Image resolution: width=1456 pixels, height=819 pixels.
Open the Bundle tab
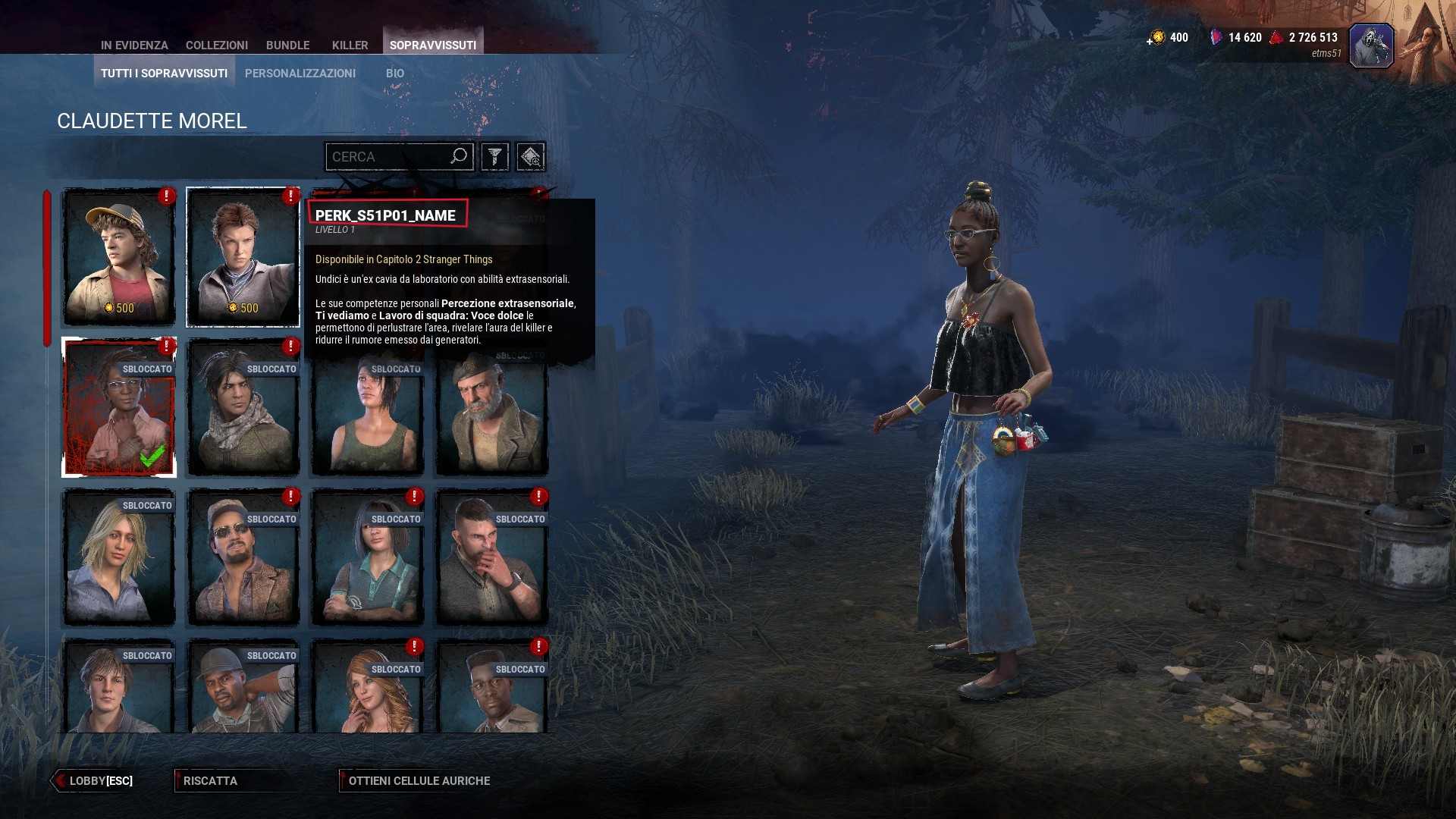point(287,45)
